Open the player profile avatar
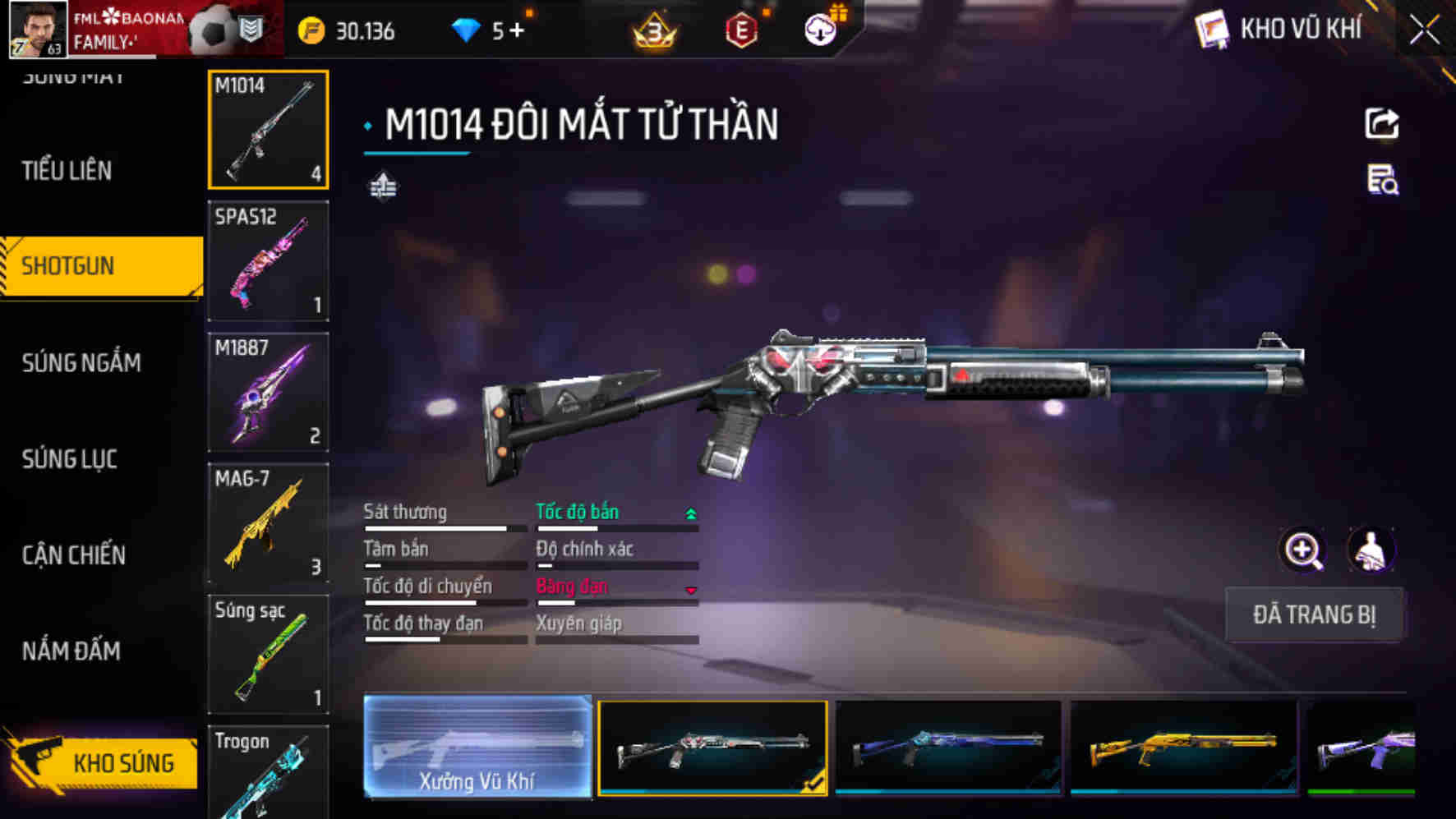 coord(38,30)
